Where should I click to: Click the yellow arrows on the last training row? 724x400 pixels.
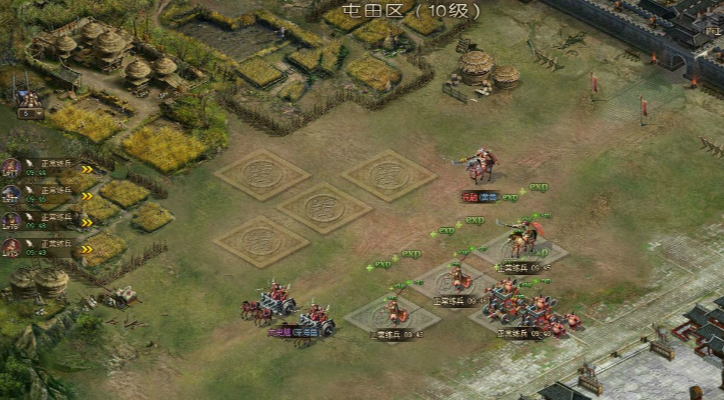(86, 249)
